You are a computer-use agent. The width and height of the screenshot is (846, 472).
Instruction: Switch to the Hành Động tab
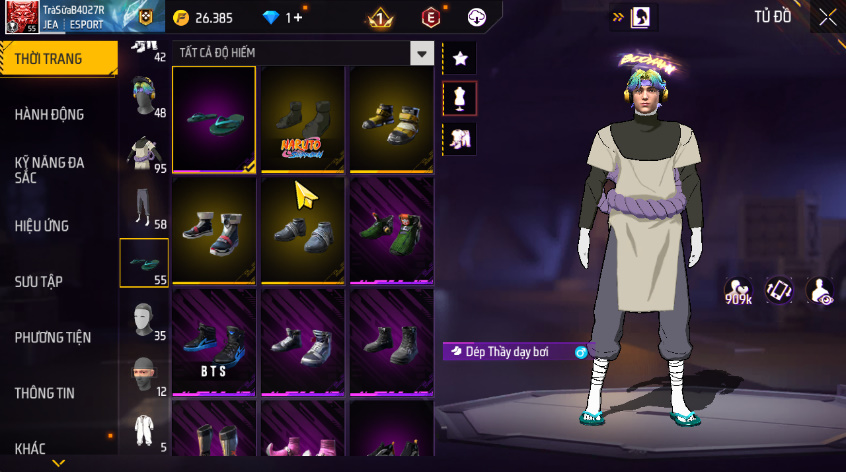coord(50,115)
